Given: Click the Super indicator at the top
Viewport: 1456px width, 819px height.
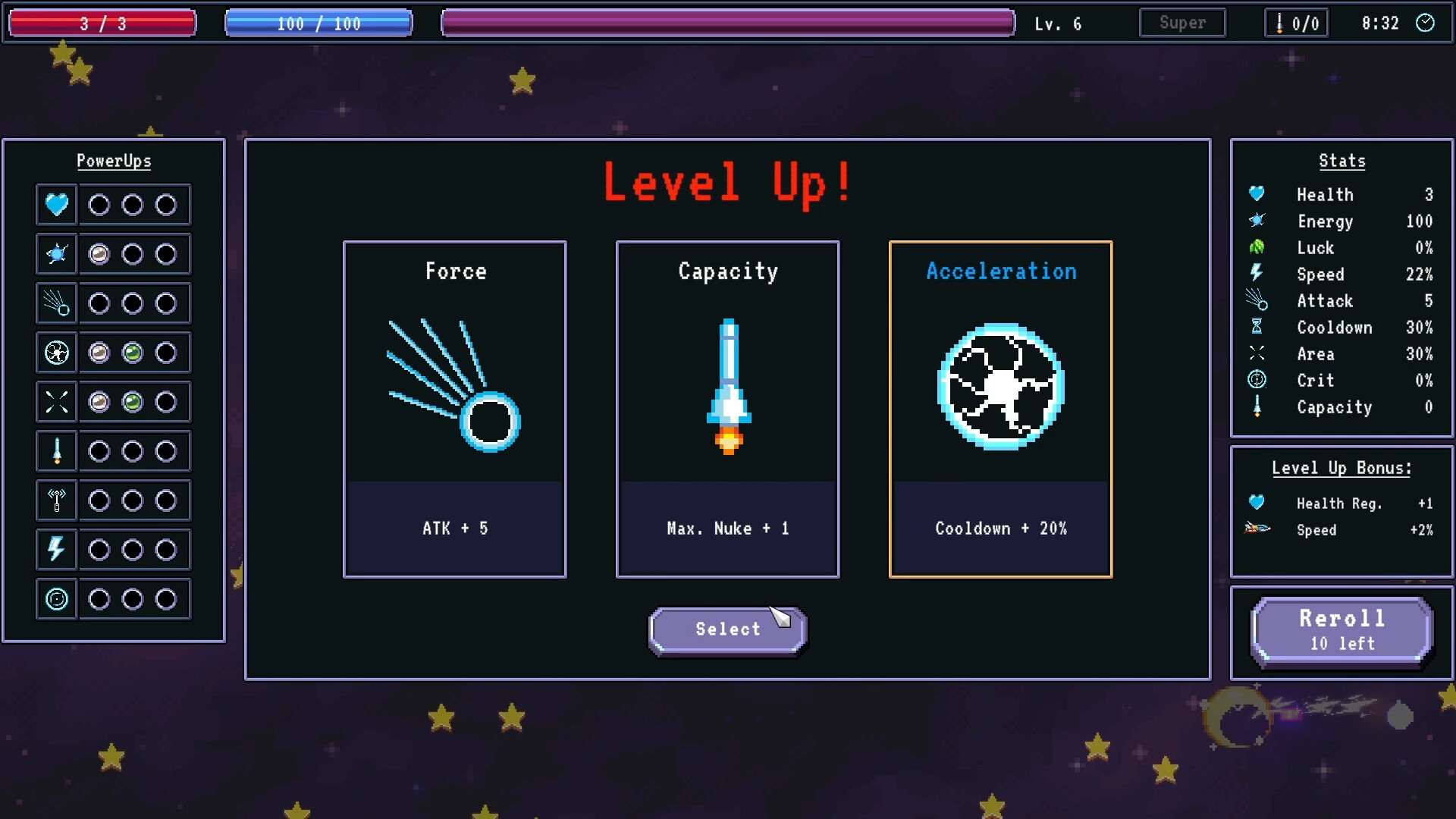Looking at the screenshot, I should tap(1182, 23).
